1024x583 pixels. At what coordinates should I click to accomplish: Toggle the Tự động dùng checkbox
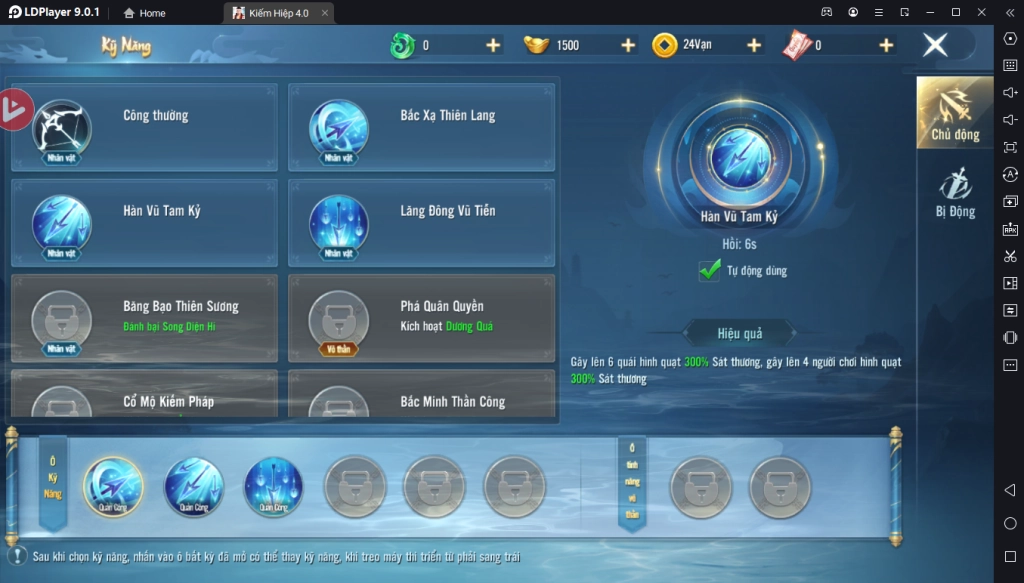(x=710, y=270)
